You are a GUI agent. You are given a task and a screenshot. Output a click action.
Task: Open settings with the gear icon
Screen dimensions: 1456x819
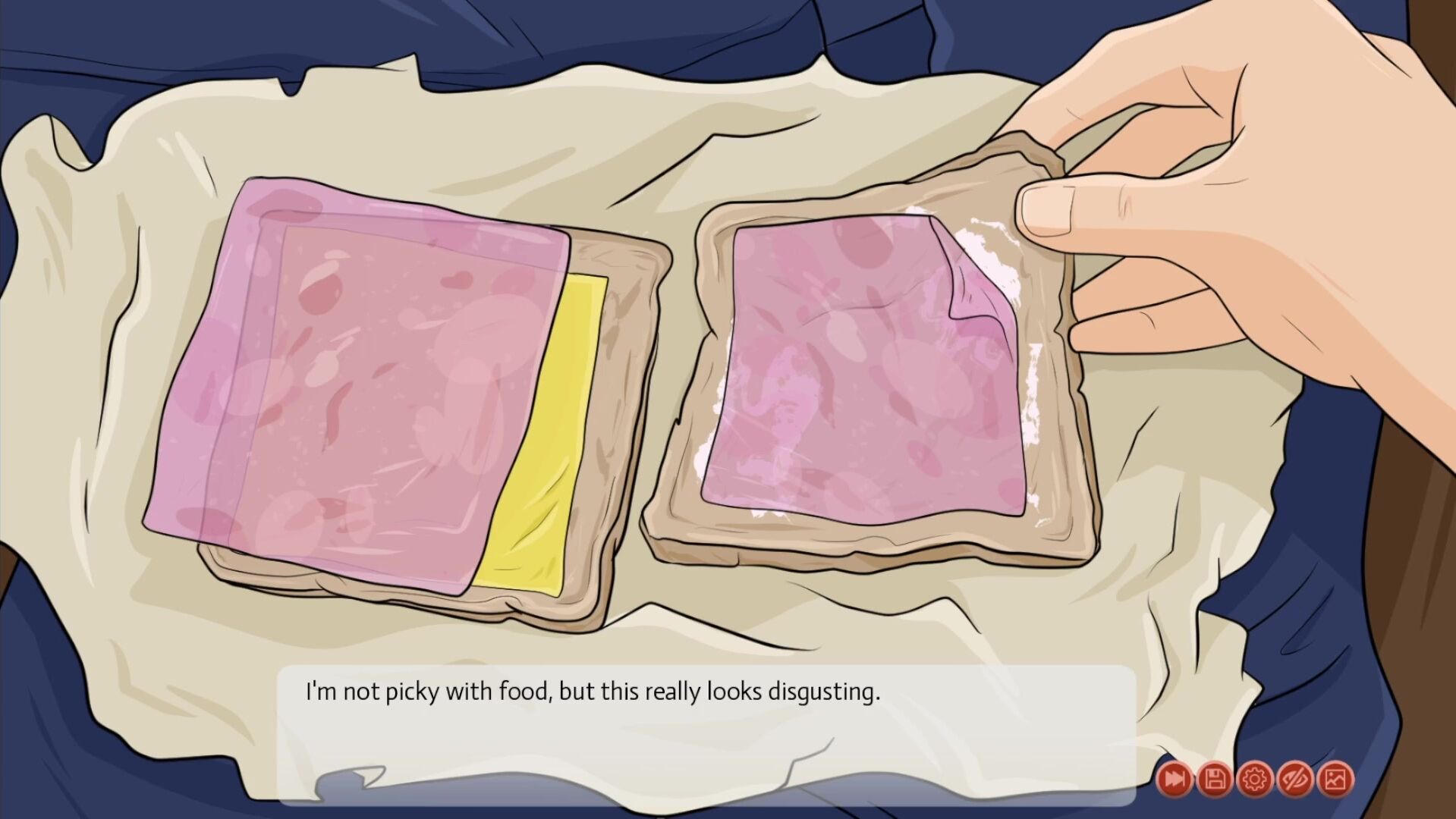click(1255, 779)
